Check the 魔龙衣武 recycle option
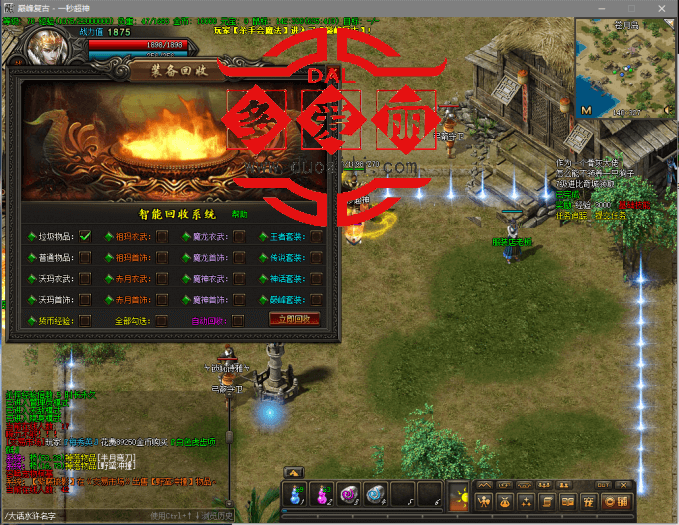The height and width of the screenshot is (525, 679). [240, 236]
